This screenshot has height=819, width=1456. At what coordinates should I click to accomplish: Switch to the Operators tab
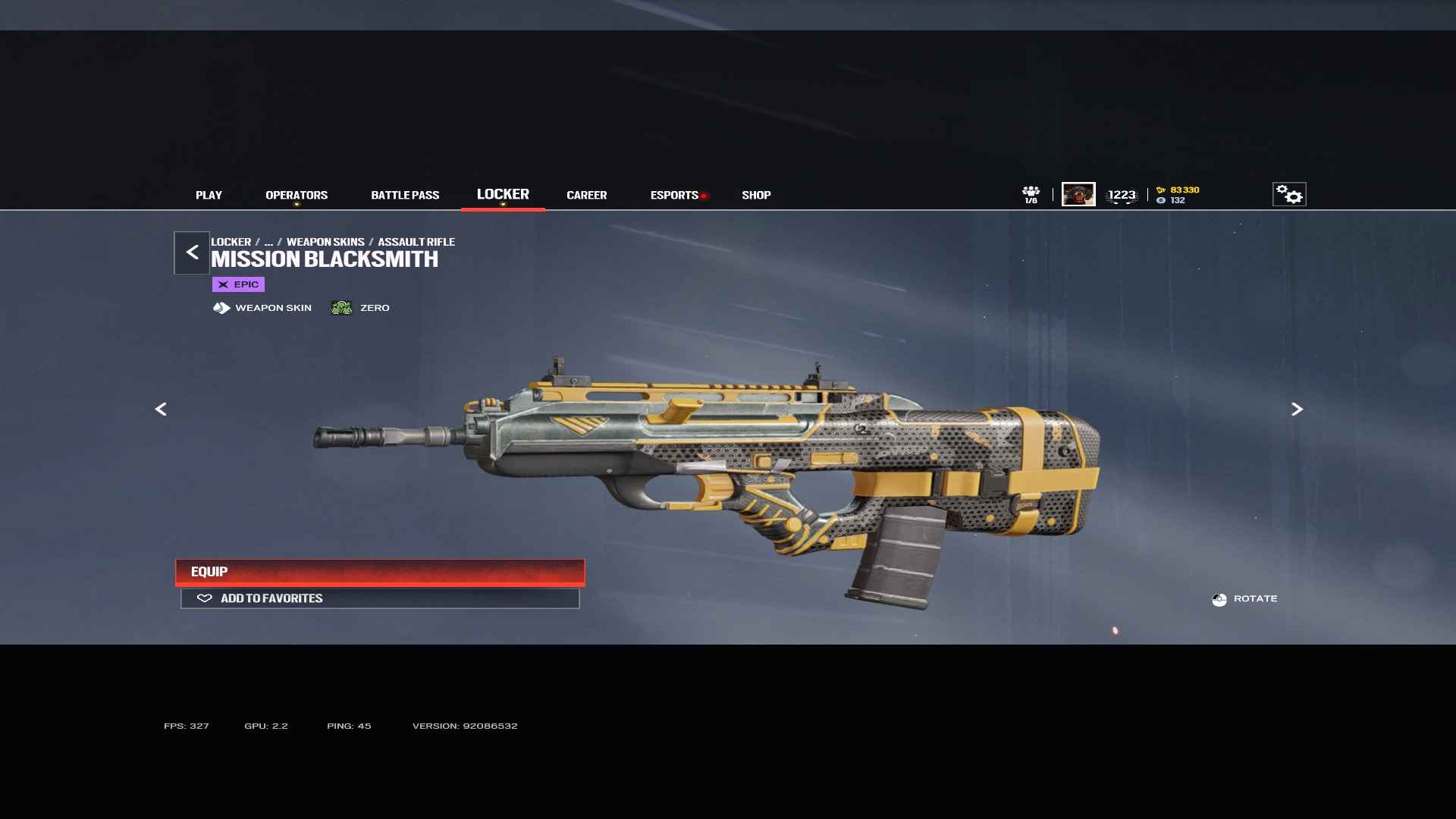[297, 195]
